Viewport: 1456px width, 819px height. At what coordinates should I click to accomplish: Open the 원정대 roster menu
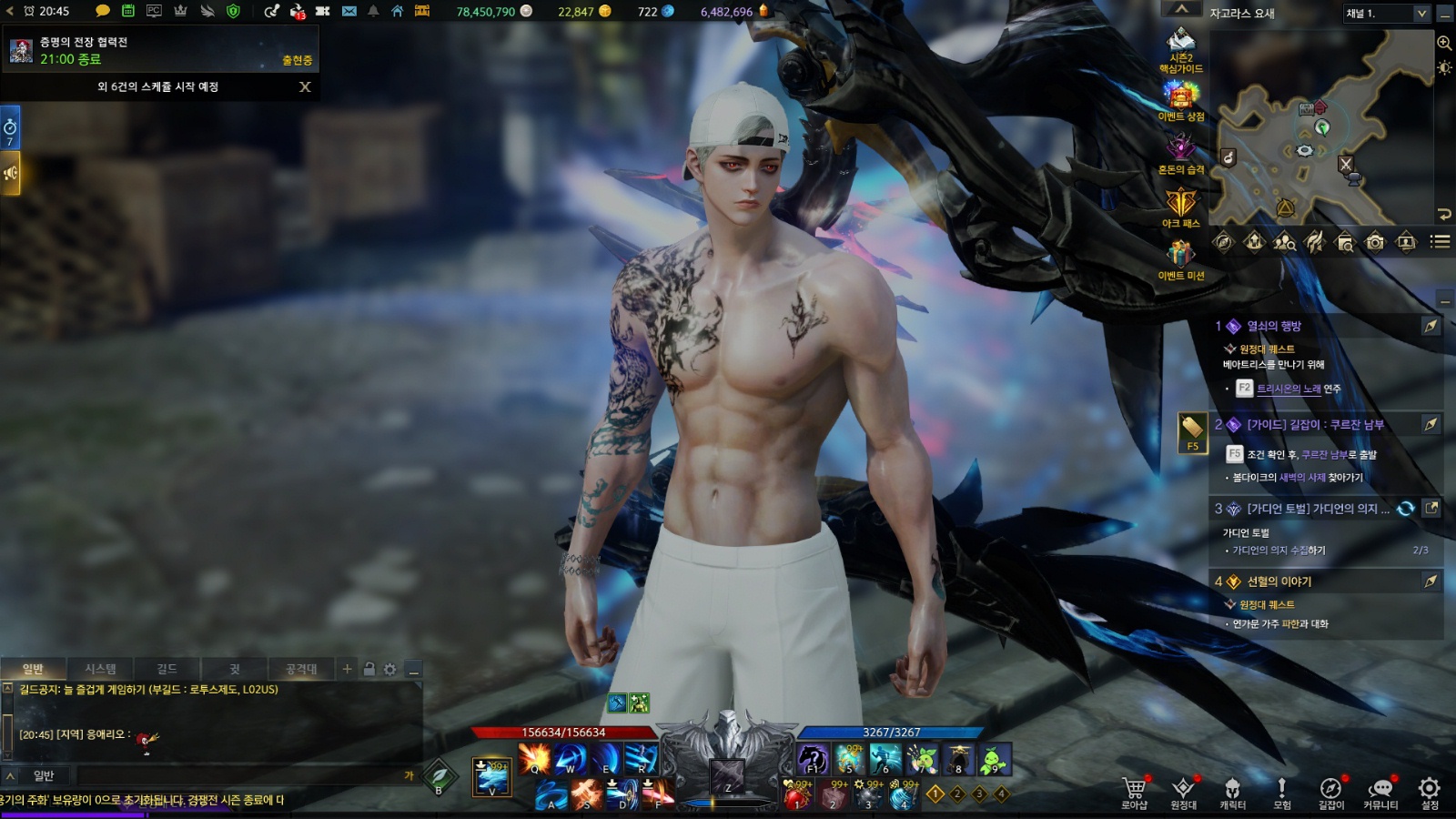point(1183,790)
